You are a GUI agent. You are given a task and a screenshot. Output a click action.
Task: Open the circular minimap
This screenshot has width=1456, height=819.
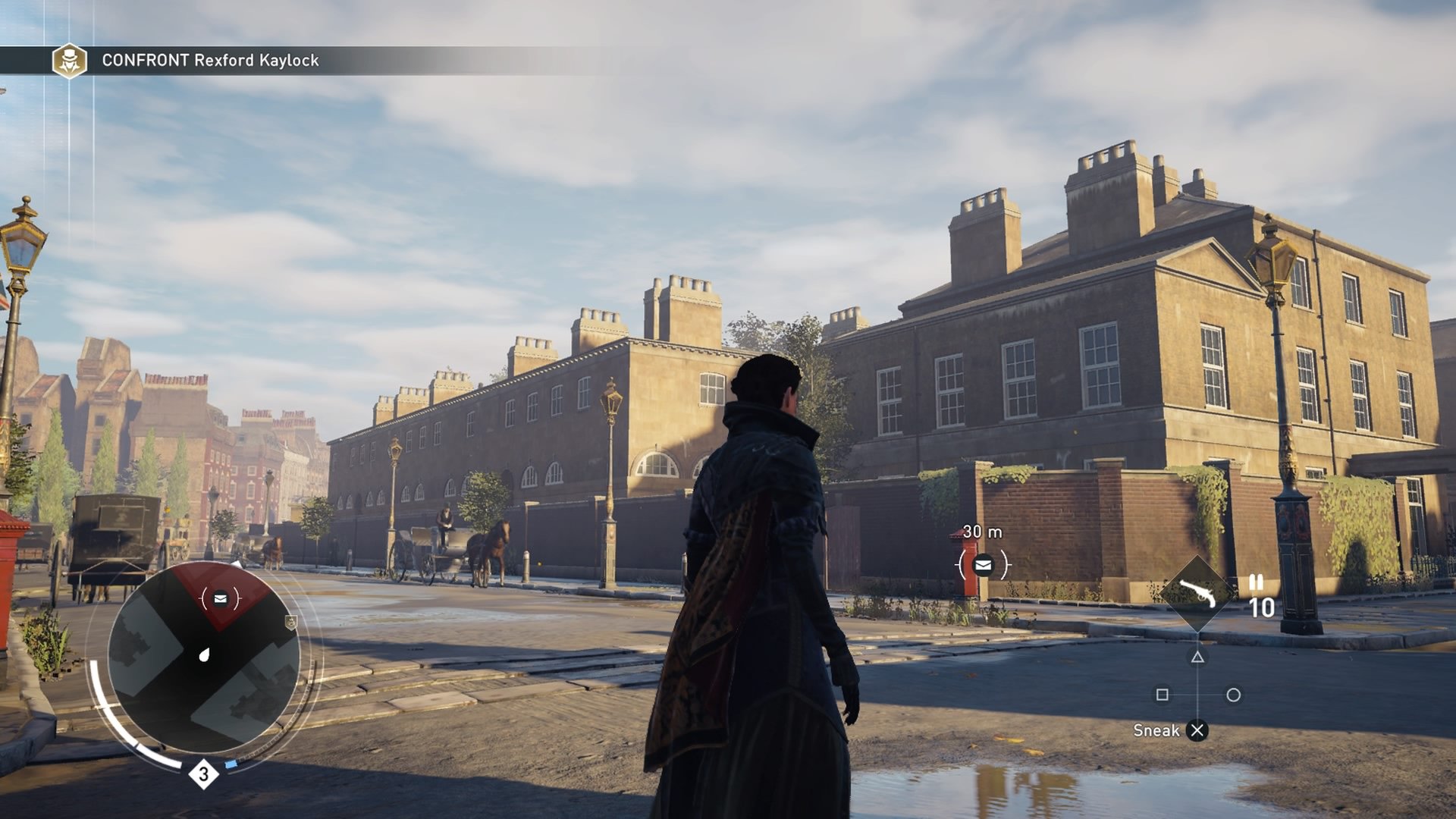[203, 657]
